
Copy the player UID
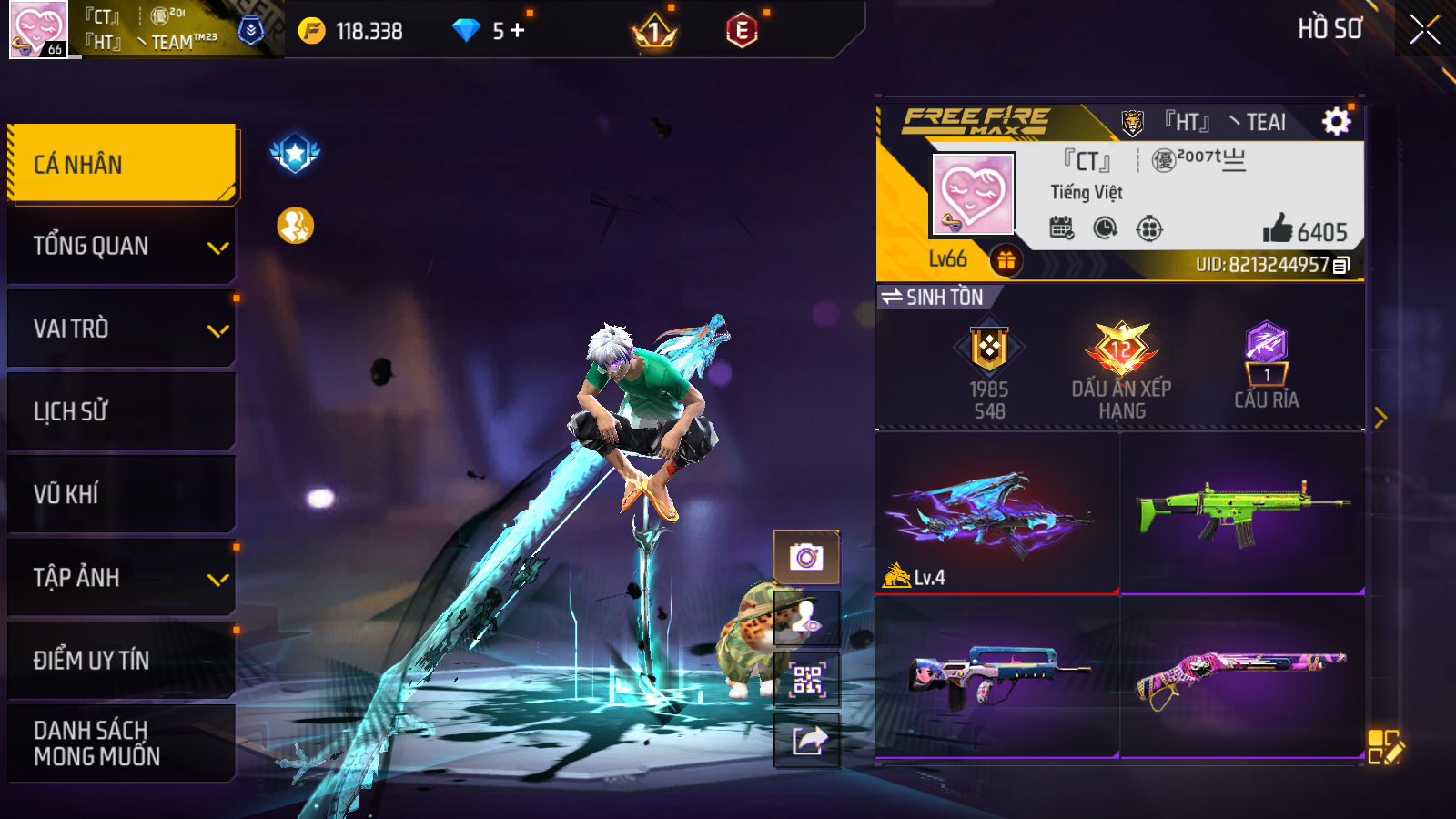(x=1341, y=265)
